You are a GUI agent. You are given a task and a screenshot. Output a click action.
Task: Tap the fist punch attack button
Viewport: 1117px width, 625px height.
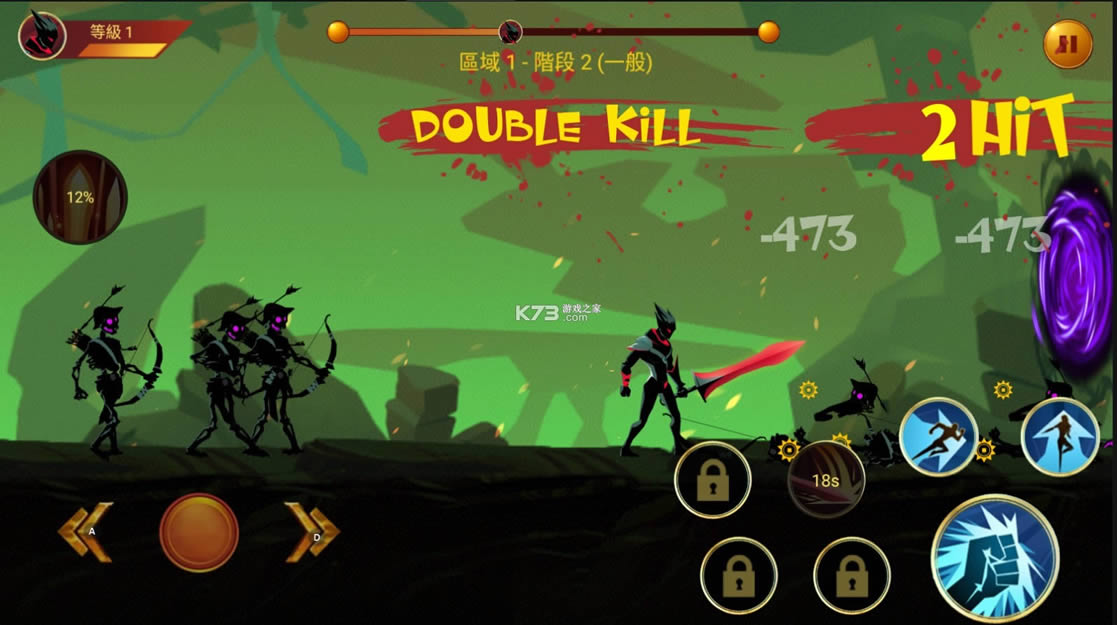click(995, 558)
